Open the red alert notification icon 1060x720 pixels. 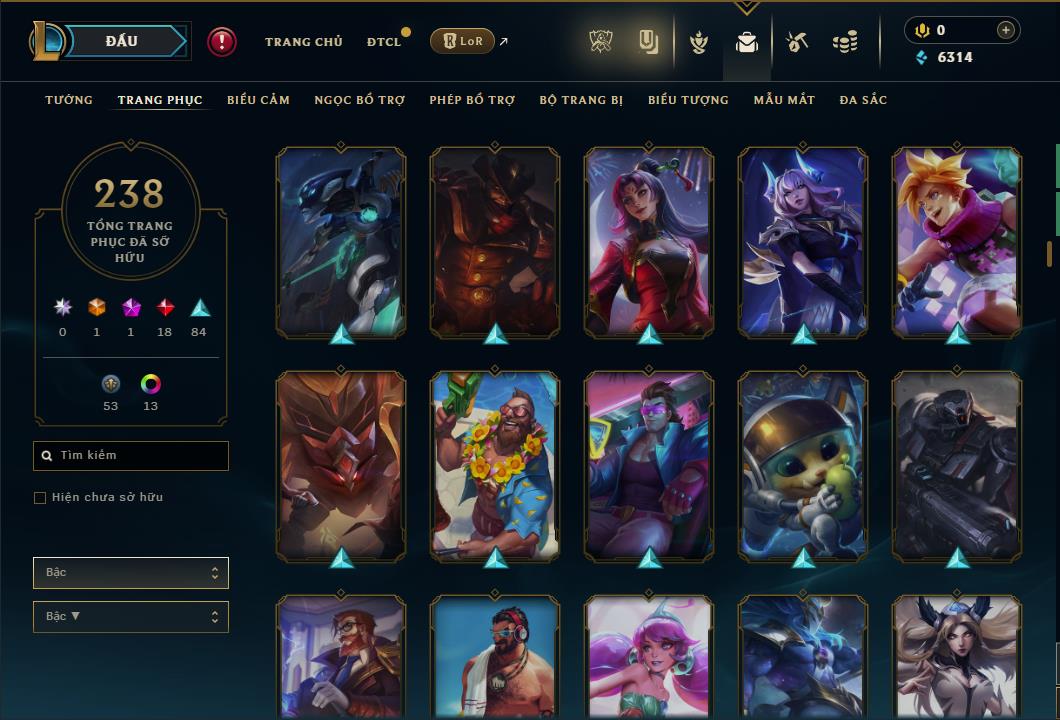click(x=222, y=42)
